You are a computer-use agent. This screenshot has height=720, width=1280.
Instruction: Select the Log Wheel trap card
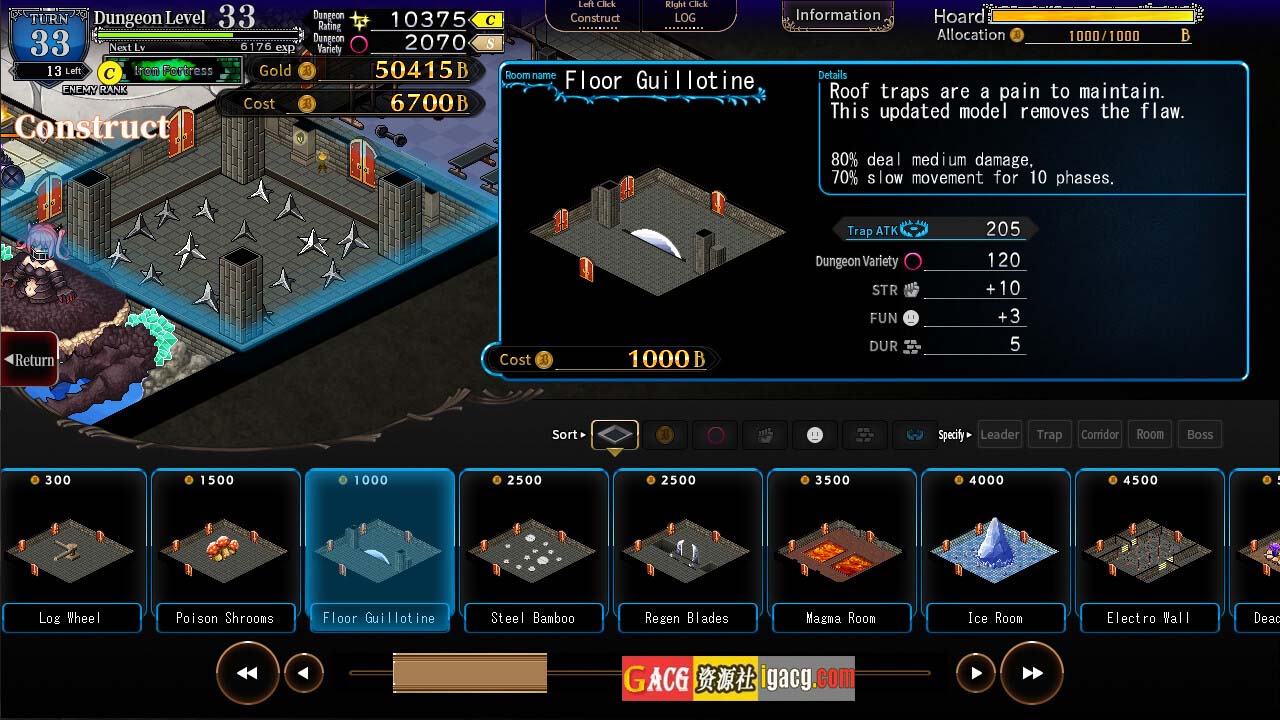(x=70, y=550)
